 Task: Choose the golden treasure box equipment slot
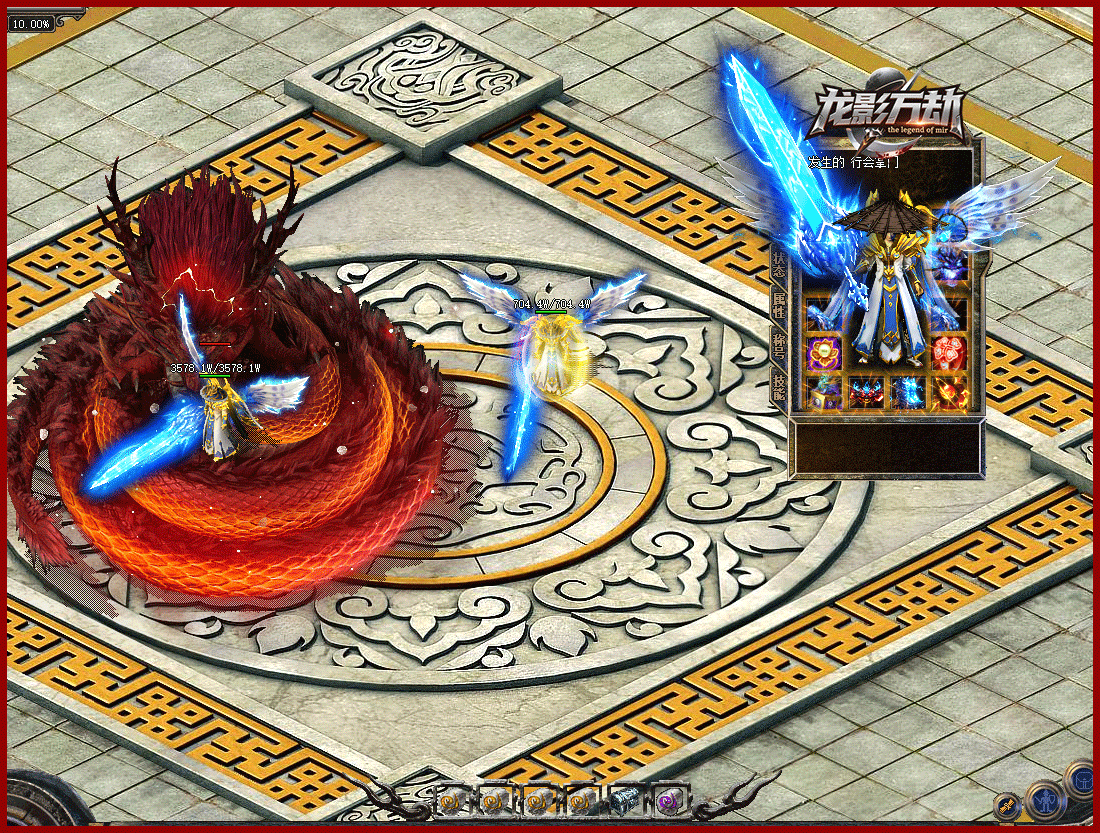coord(825,392)
